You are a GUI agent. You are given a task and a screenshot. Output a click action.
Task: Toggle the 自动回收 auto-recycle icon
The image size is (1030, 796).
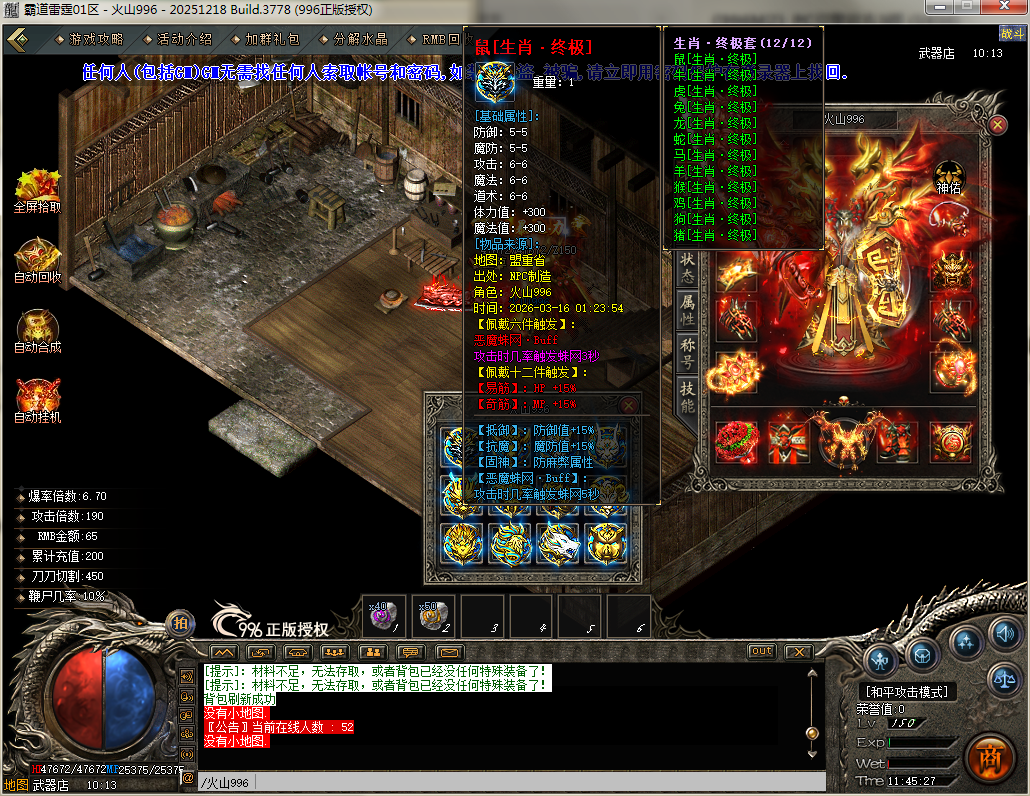click(x=38, y=260)
